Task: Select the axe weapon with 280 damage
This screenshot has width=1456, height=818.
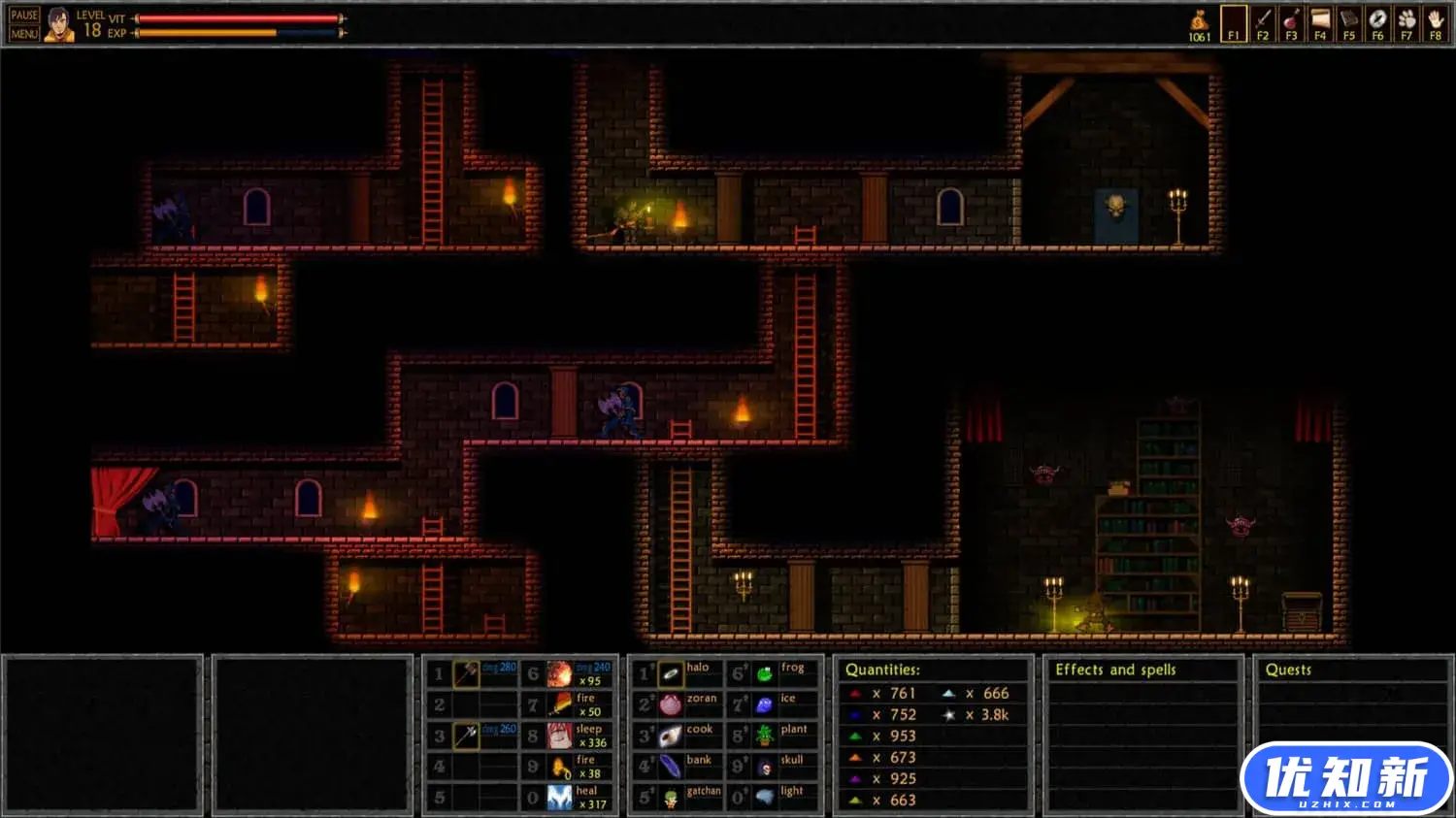Action: [467, 673]
